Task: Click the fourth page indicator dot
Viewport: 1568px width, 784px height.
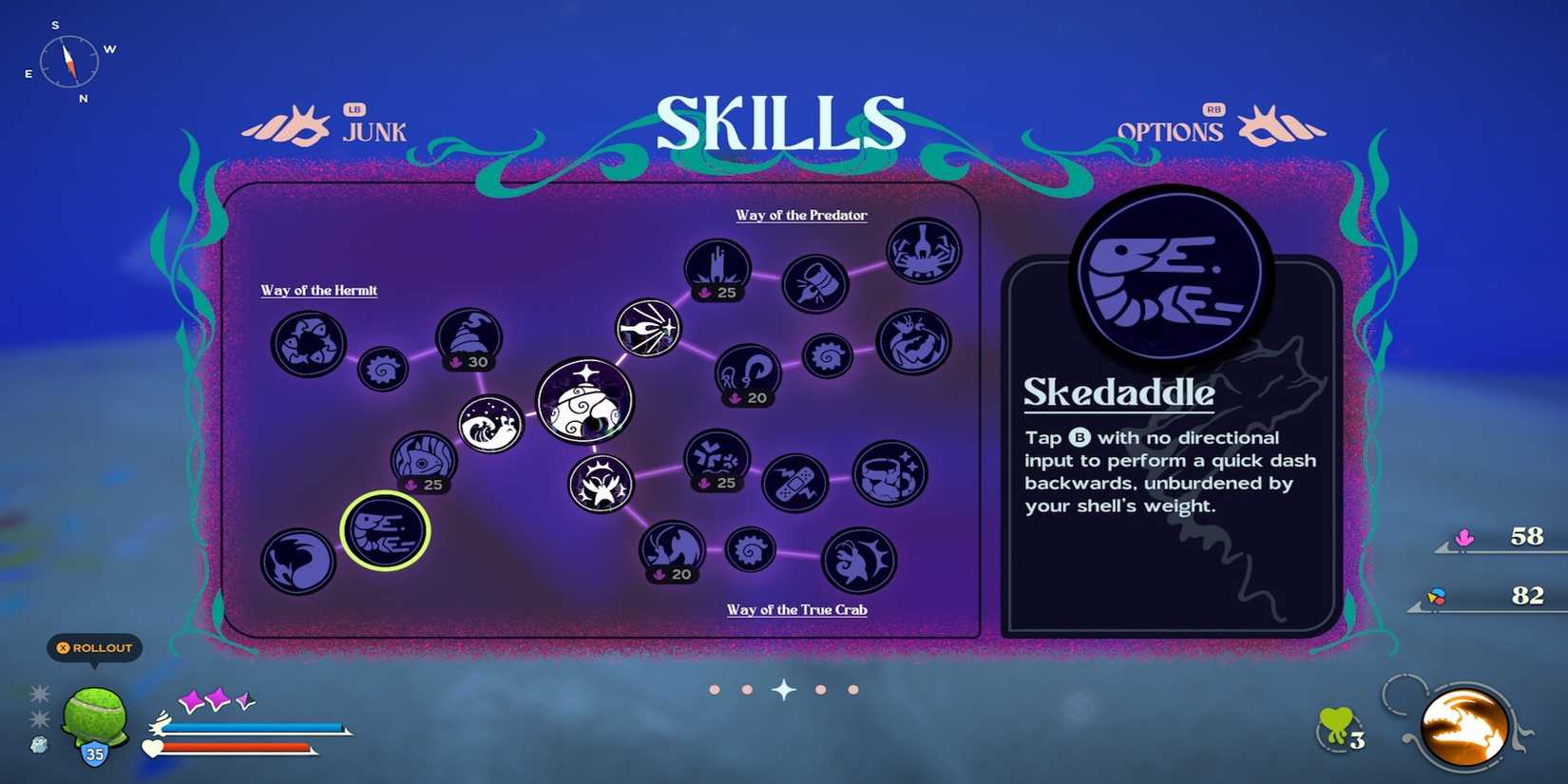Action: (x=821, y=689)
